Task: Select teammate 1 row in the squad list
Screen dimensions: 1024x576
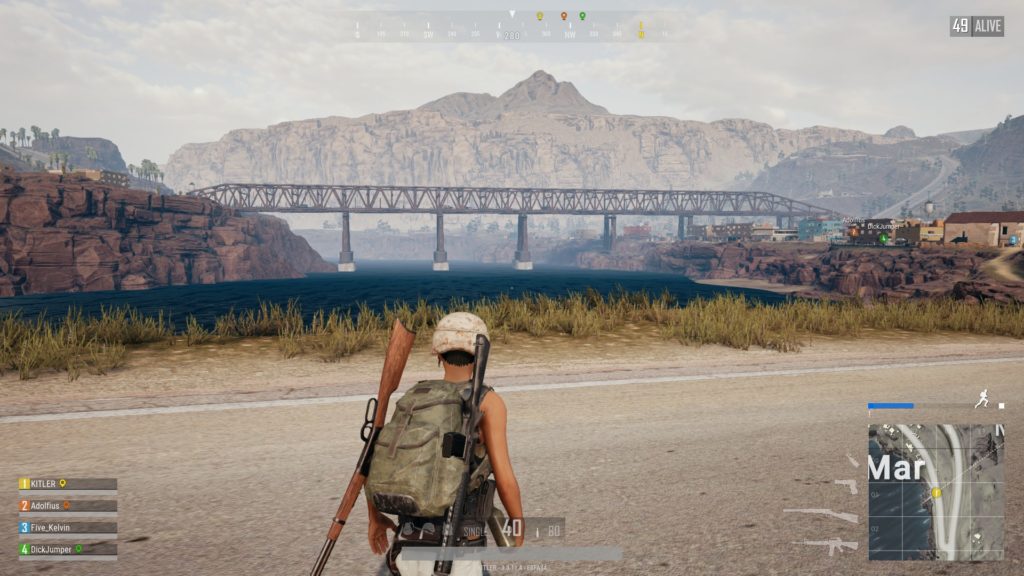Action: click(67, 484)
